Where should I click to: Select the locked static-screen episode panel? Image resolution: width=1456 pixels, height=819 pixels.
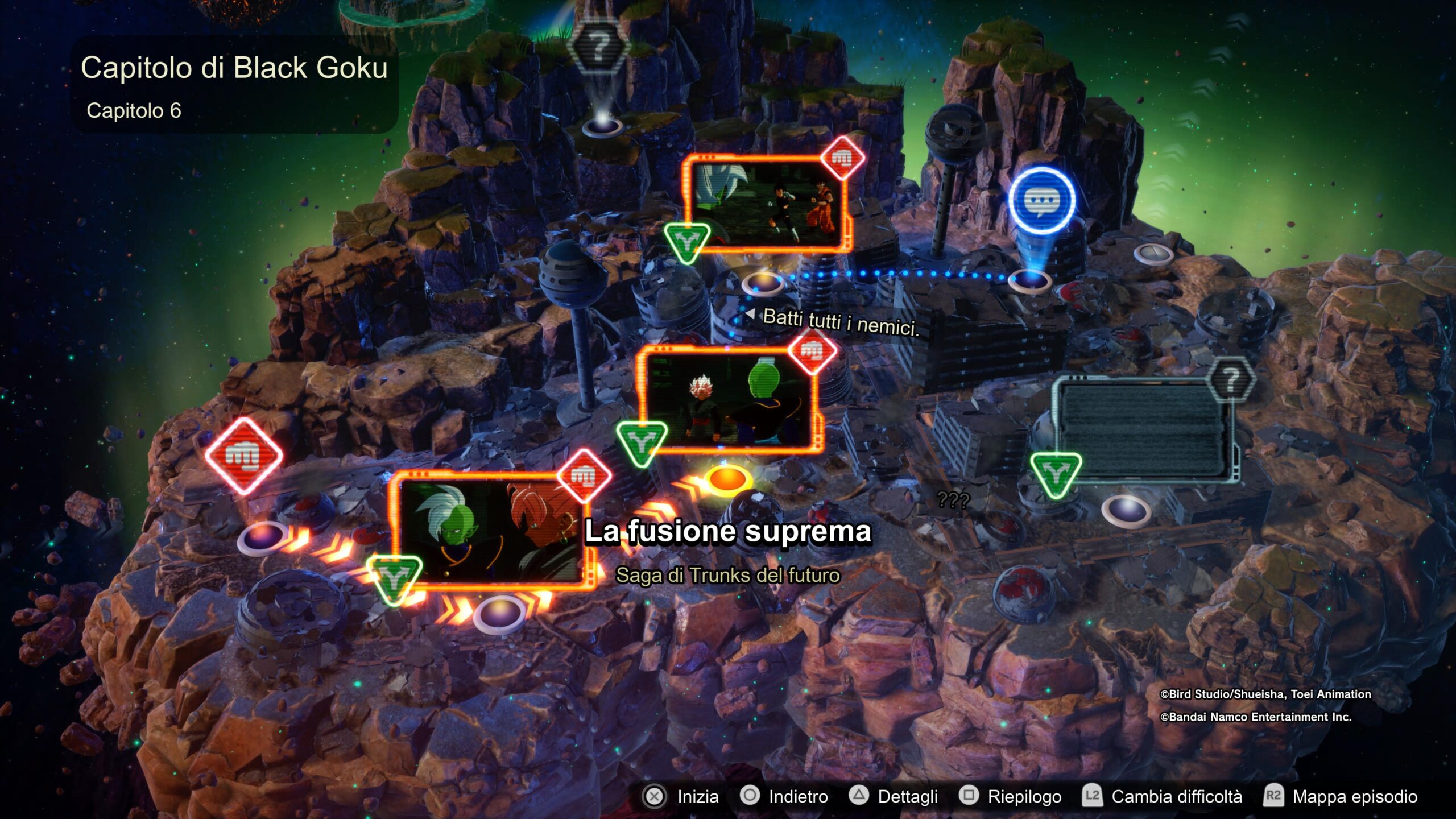click(1142, 431)
